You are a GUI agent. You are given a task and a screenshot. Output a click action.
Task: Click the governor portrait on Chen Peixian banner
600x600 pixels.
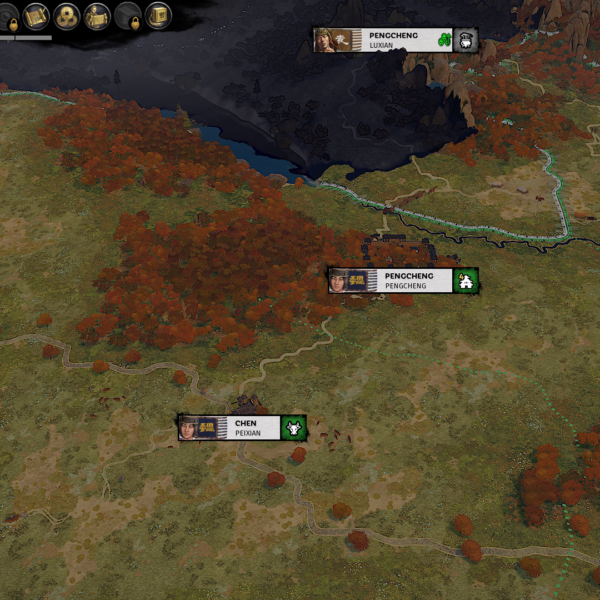(189, 428)
